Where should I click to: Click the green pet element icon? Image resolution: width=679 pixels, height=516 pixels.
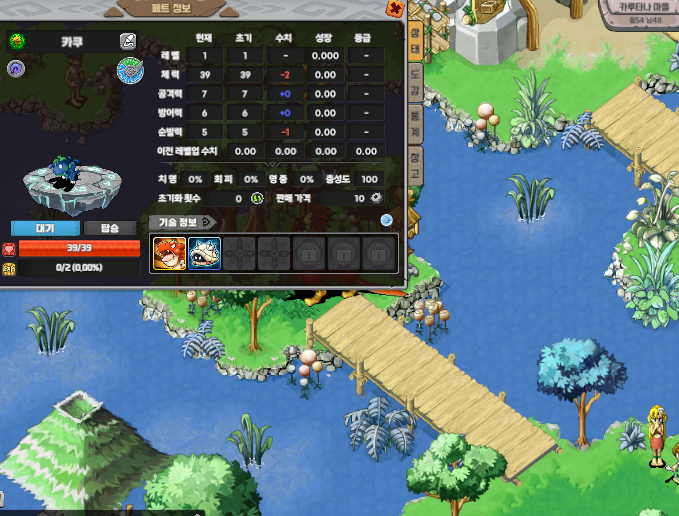(17, 41)
